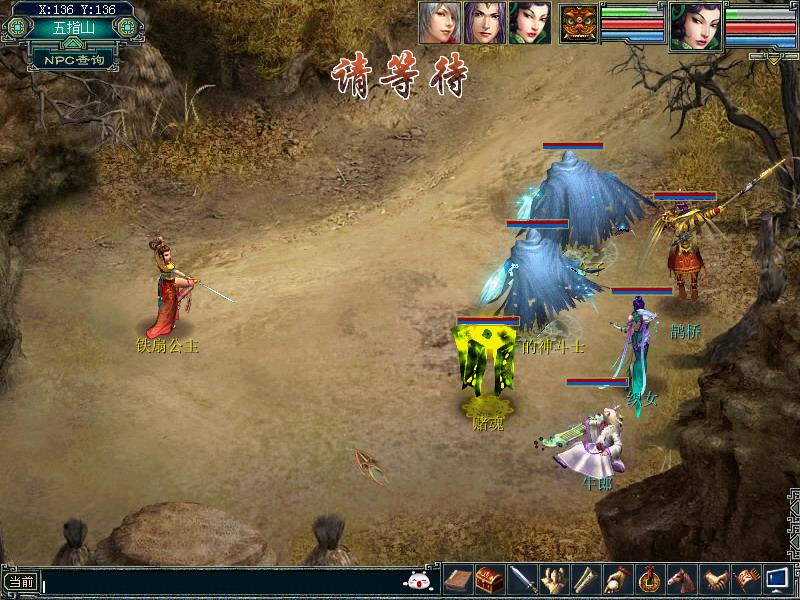
Task: Select the purple-haired party member portrait
Action: [x=484, y=22]
